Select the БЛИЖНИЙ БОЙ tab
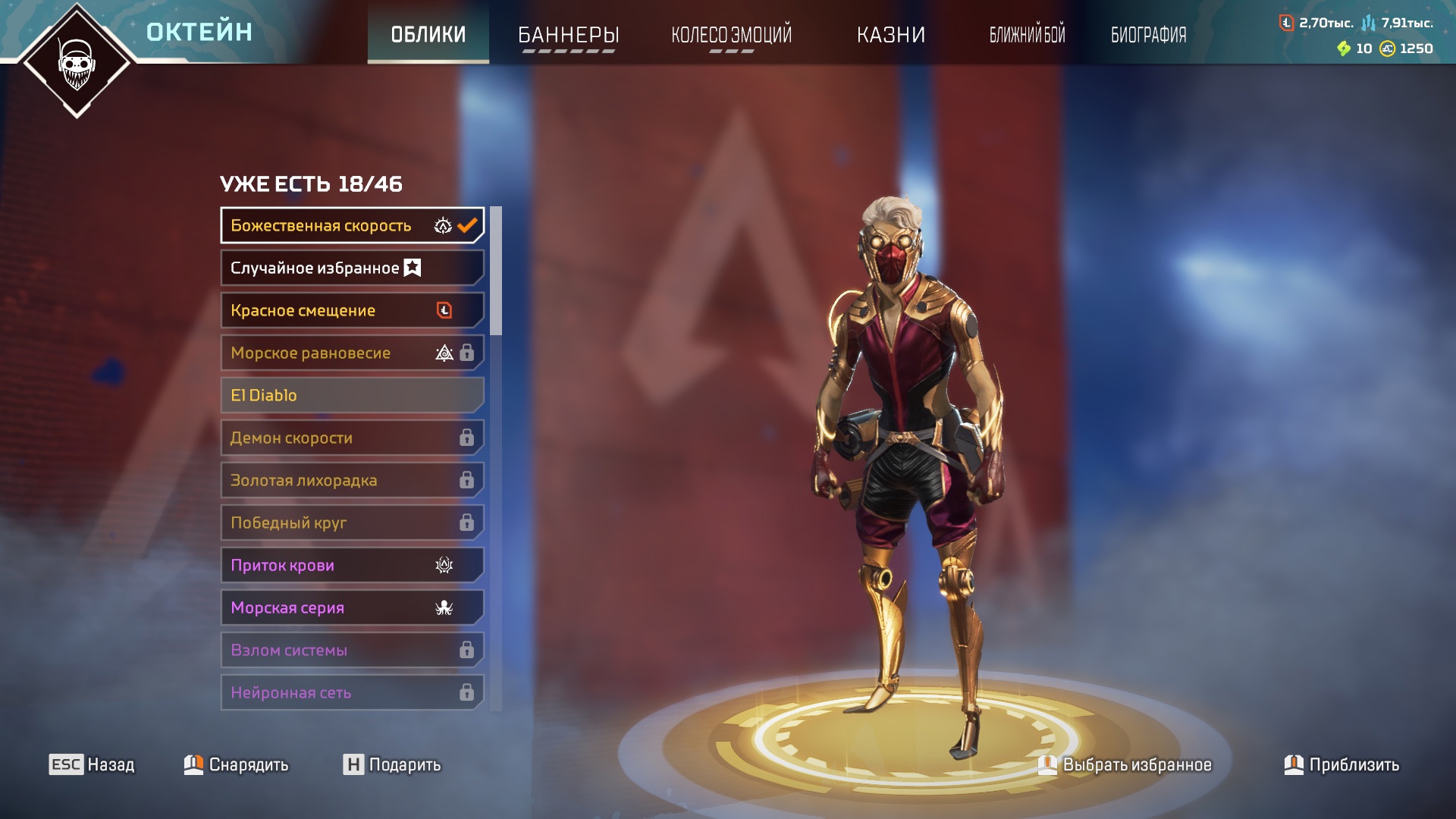Image resolution: width=1456 pixels, height=819 pixels. 1027,34
